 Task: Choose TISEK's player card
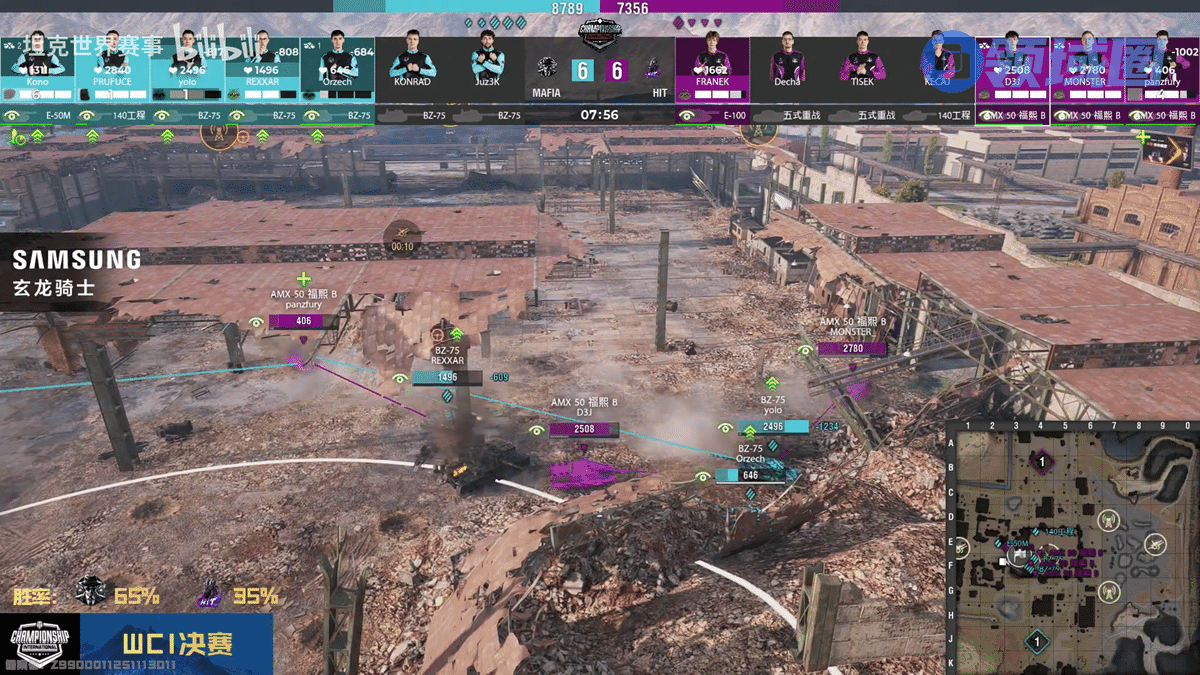pos(862,68)
